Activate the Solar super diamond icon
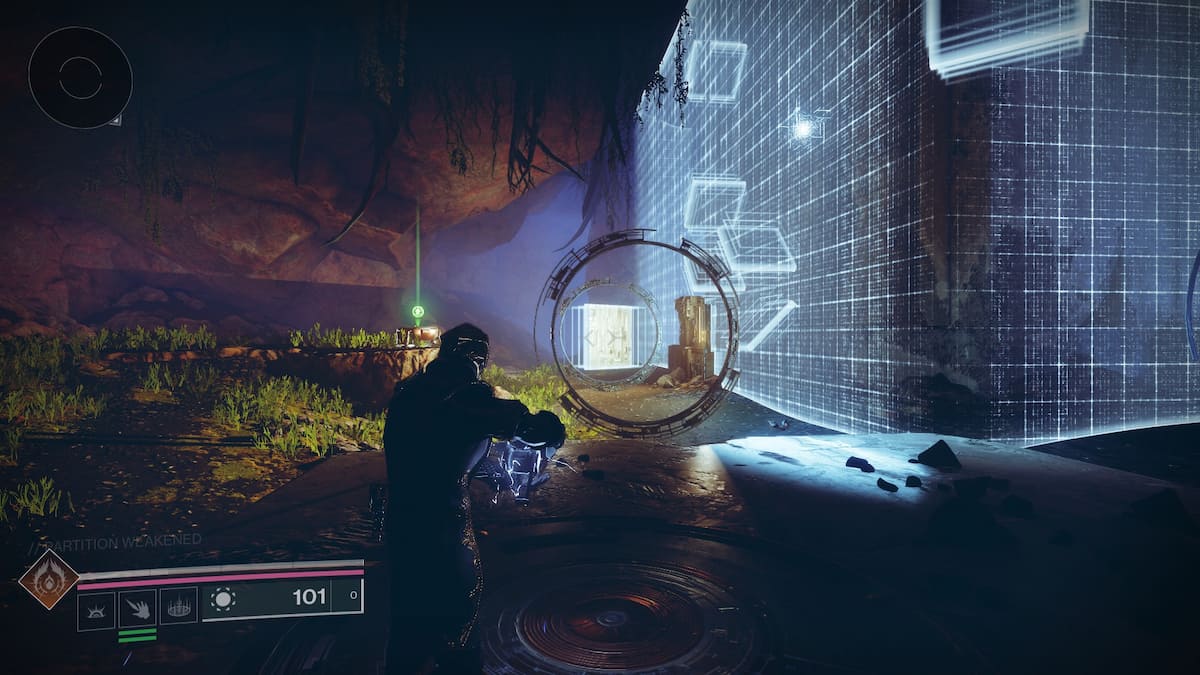The image size is (1200, 675). coord(48,579)
